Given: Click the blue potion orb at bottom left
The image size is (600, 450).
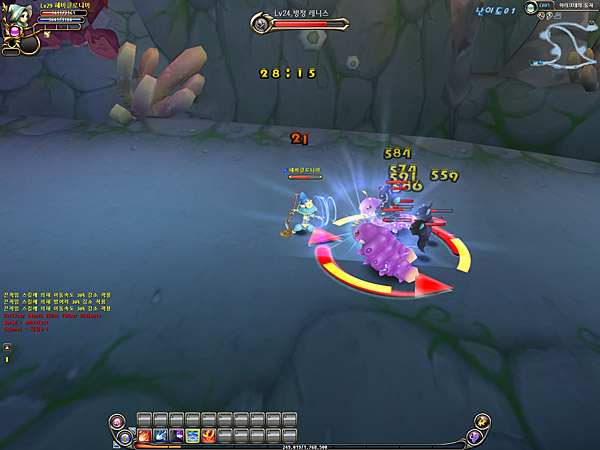Looking at the screenshot, I should pos(126,437).
